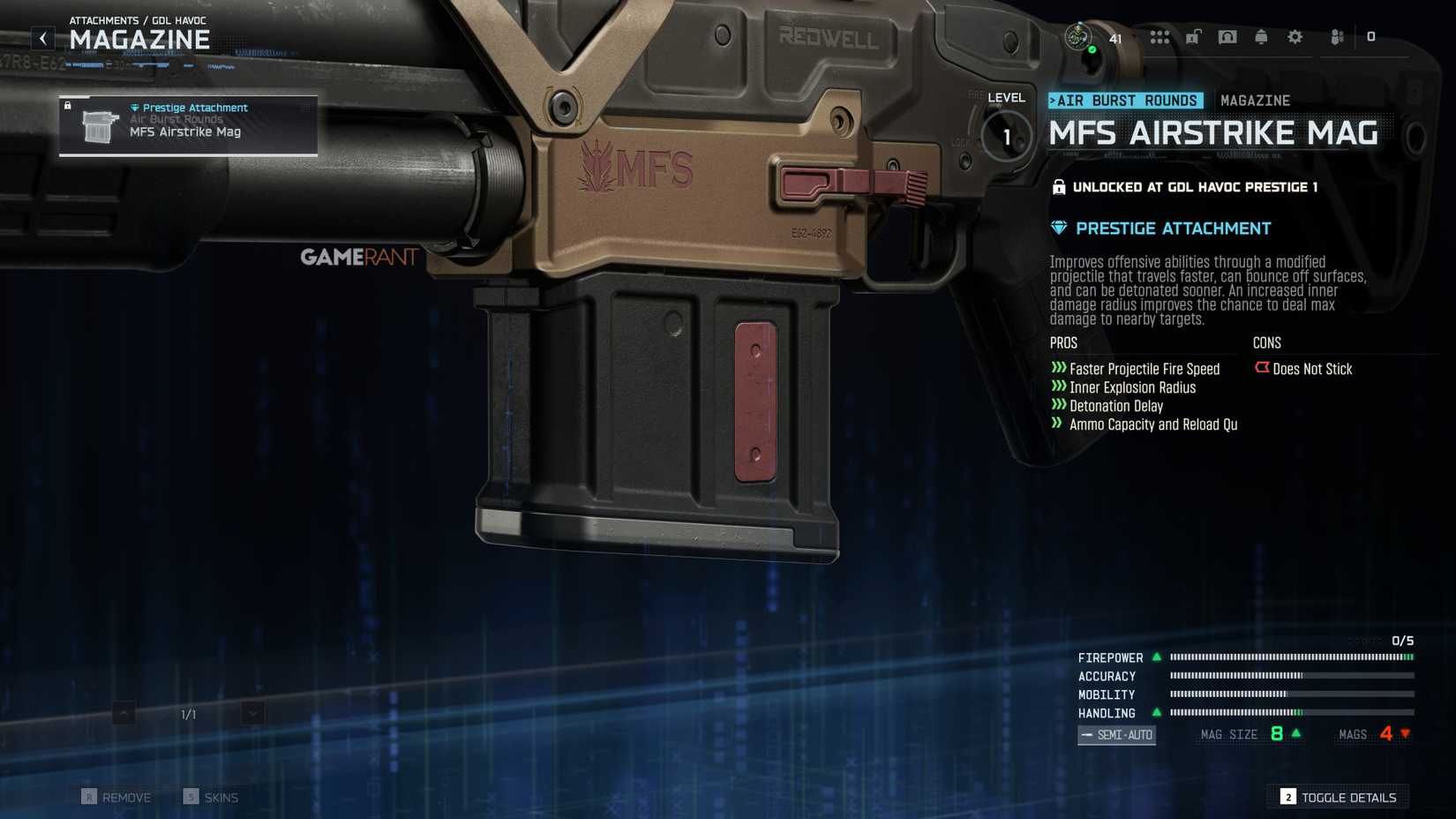
Task: Select the AIR BURST ROUNDS tab
Action: point(1124,100)
